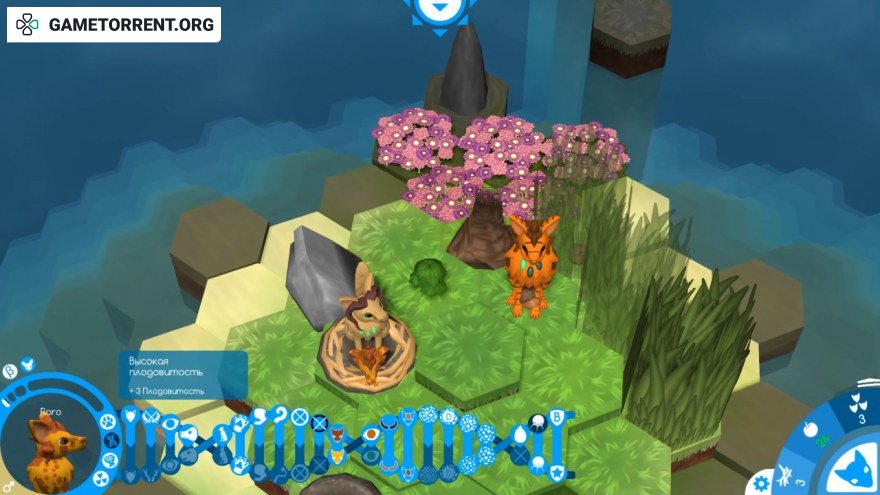Viewport: 880px width, 495px height.
Task: Click the shield B gene at strand end
Action: [x=556, y=418]
